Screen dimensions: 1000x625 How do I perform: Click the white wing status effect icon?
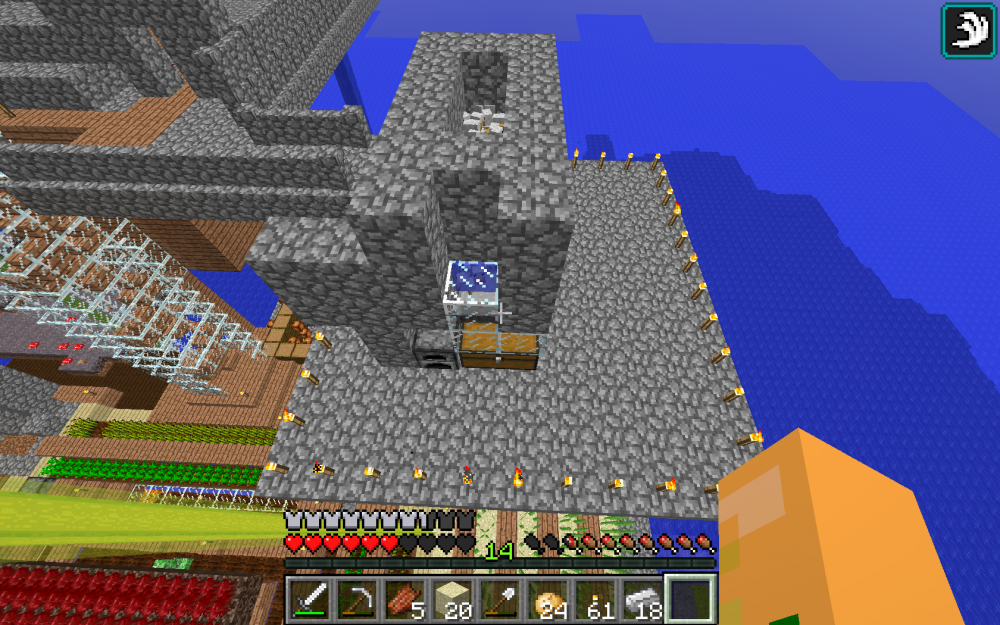(967, 29)
